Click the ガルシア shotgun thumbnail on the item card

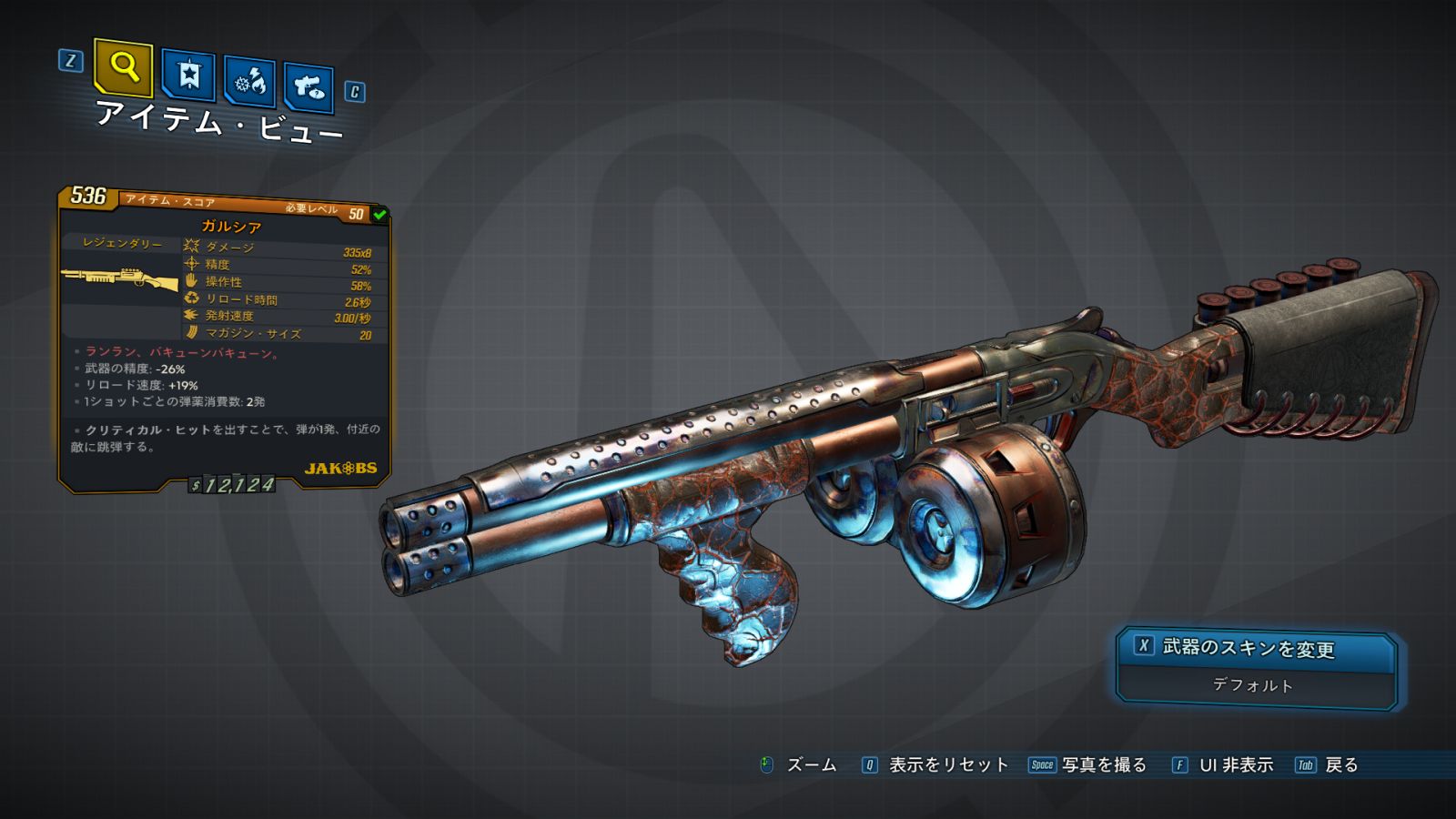click(x=120, y=278)
